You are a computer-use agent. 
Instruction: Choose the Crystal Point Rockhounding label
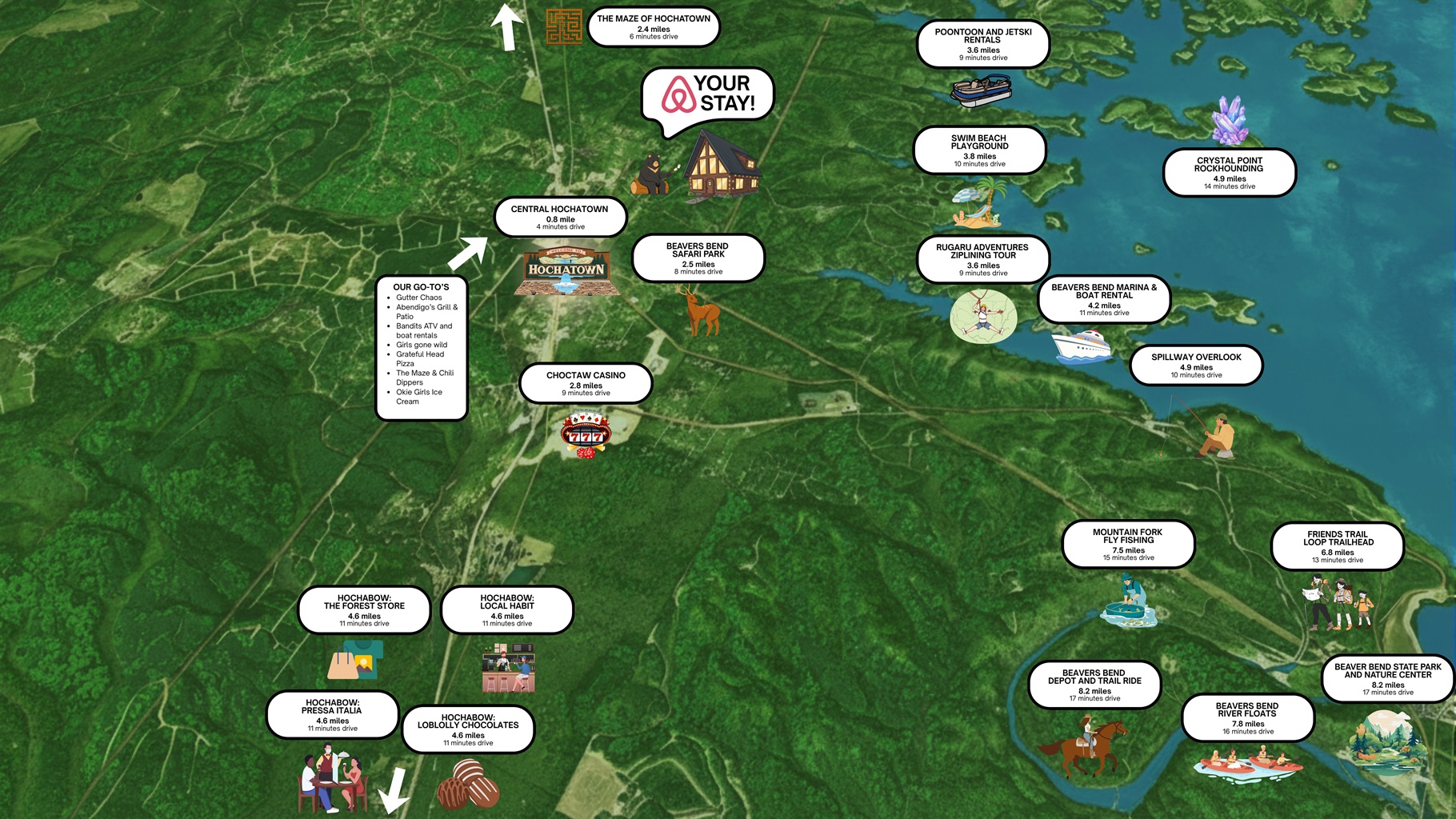point(1229,172)
